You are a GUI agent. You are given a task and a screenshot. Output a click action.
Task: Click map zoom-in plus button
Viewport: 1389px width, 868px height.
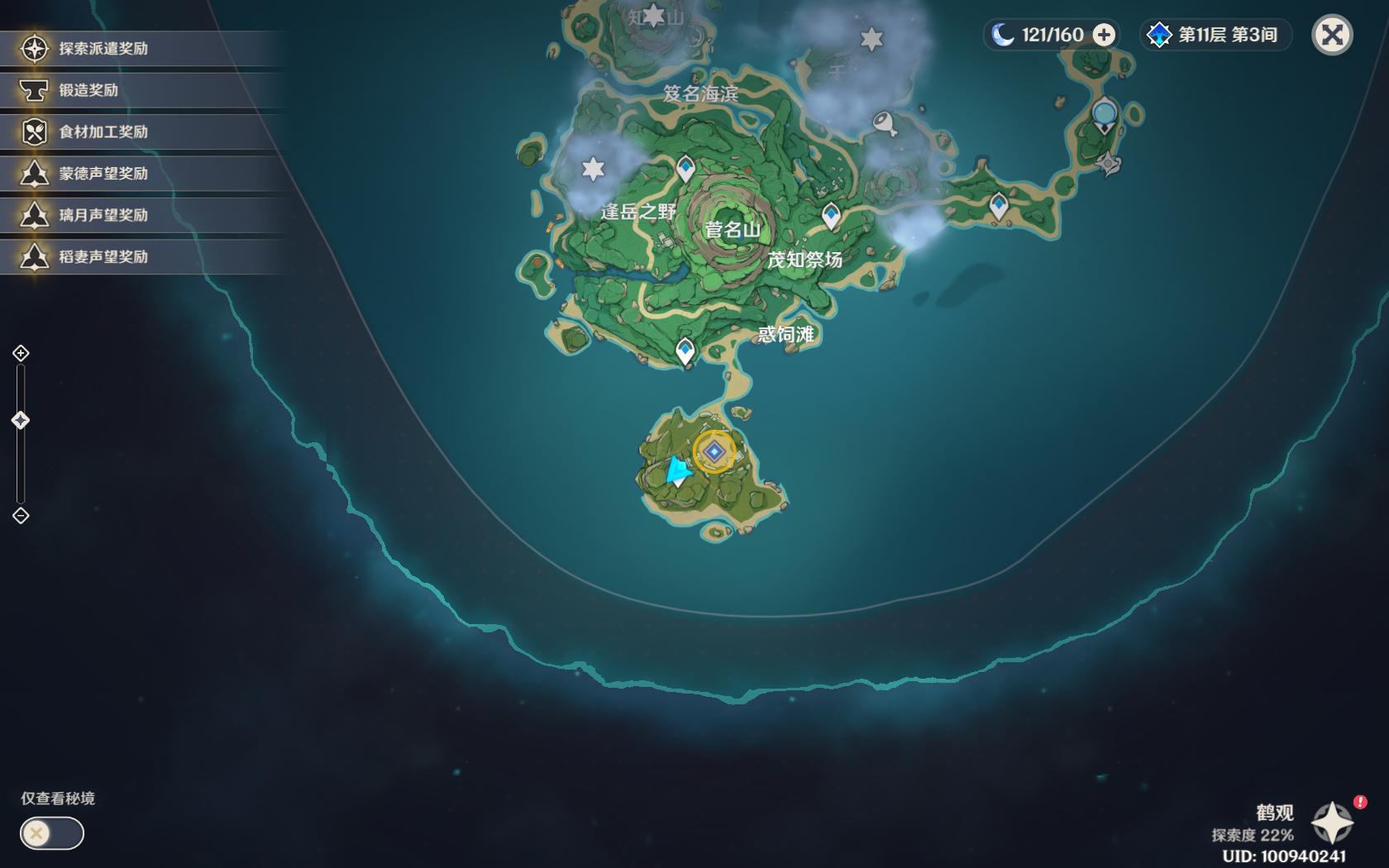click(21, 354)
